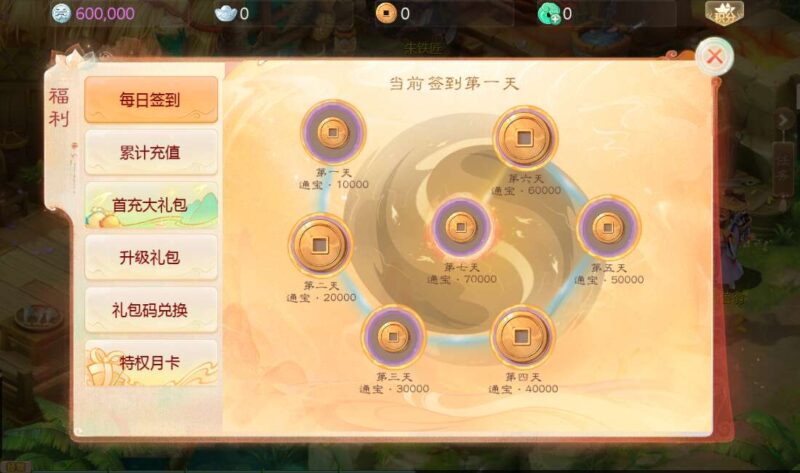
Task: Click the 第五天 50000 coin reward
Action: (x=608, y=227)
